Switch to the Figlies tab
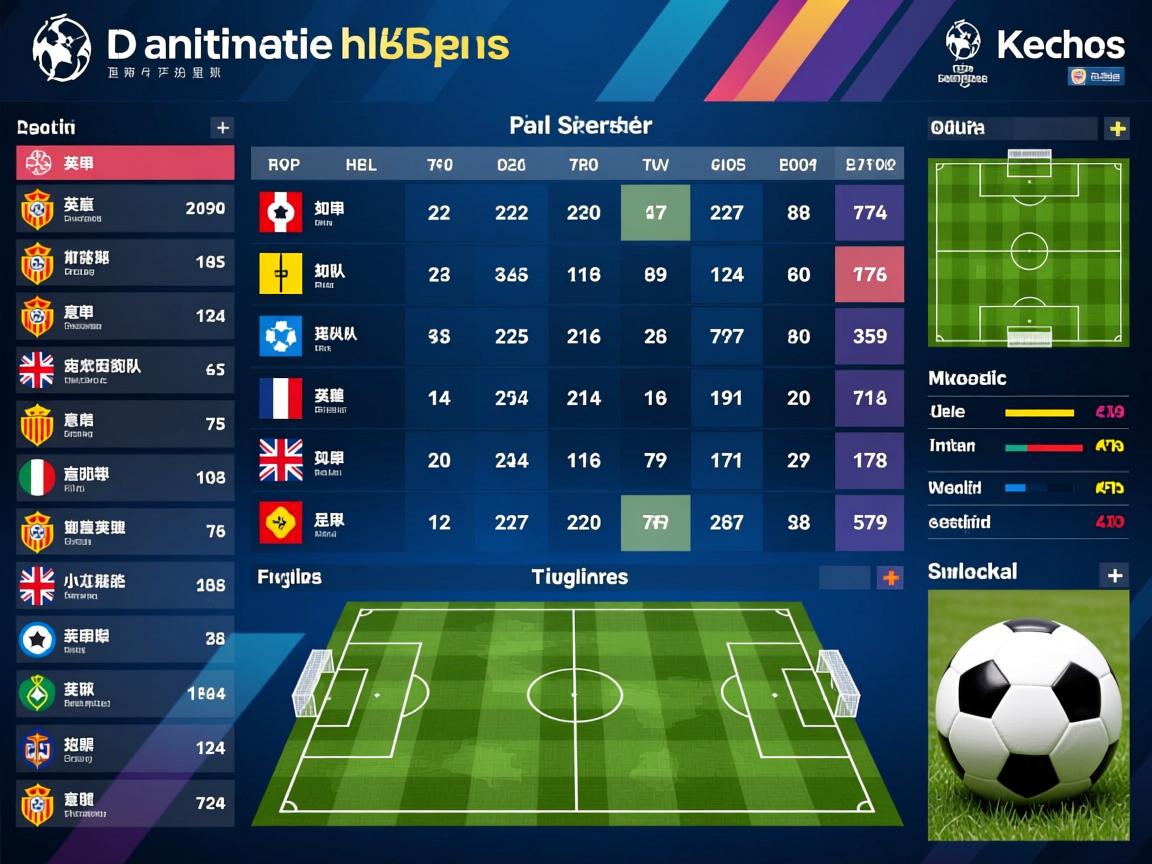This screenshot has width=1152, height=864. (x=289, y=577)
